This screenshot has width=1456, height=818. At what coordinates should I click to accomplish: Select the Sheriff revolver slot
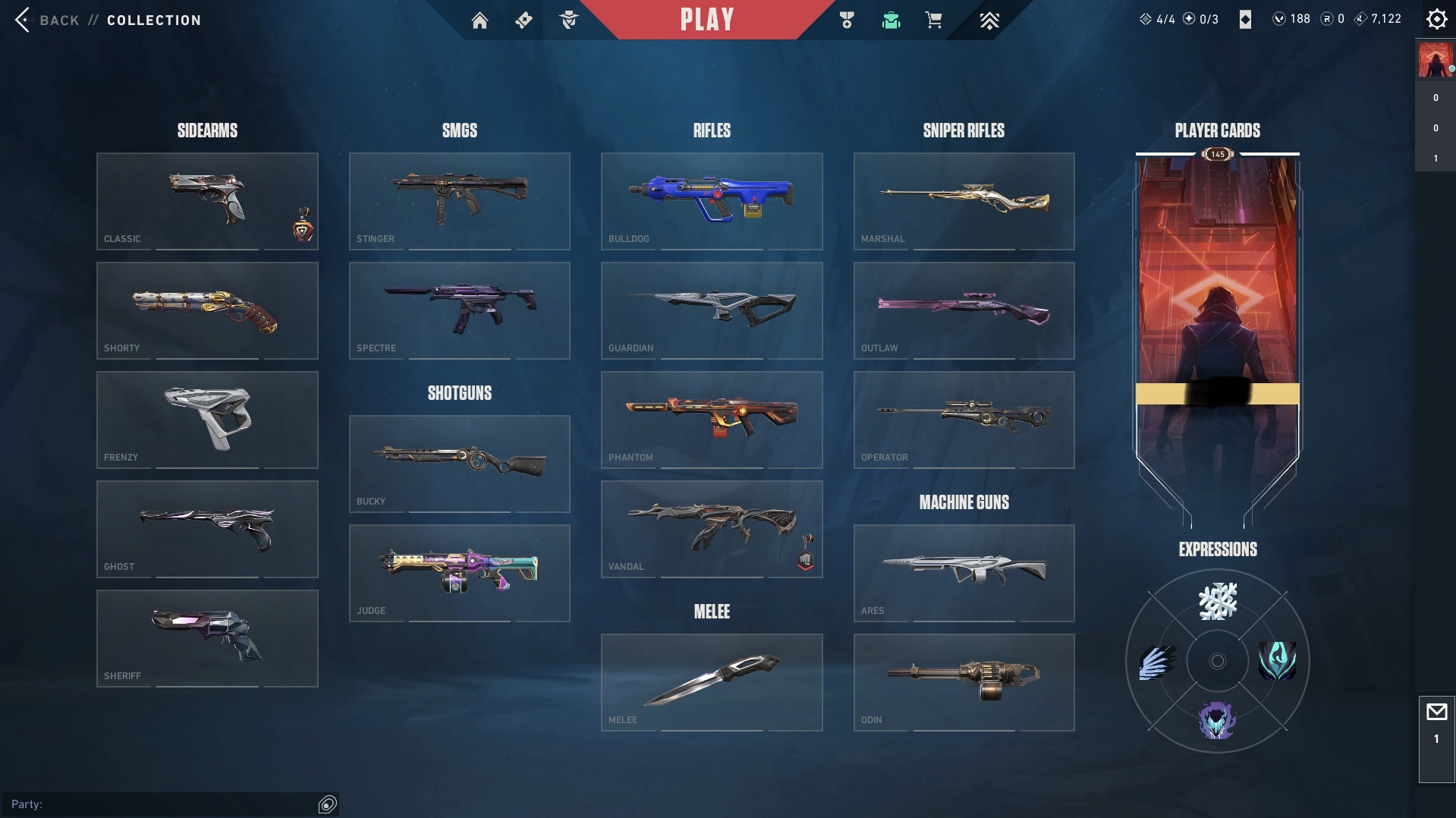pos(207,638)
